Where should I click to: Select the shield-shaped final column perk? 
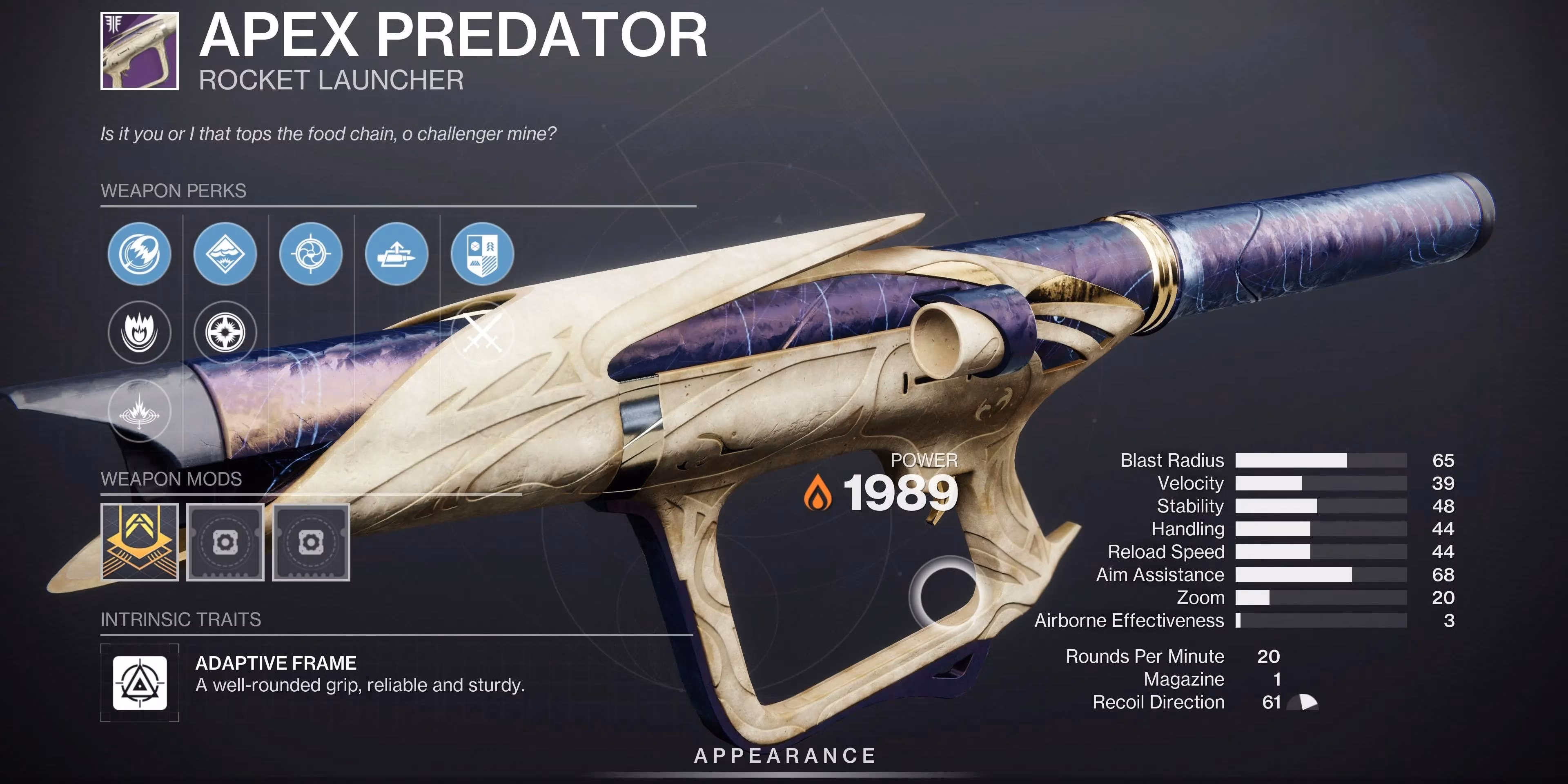pyautogui.click(x=481, y=254)
